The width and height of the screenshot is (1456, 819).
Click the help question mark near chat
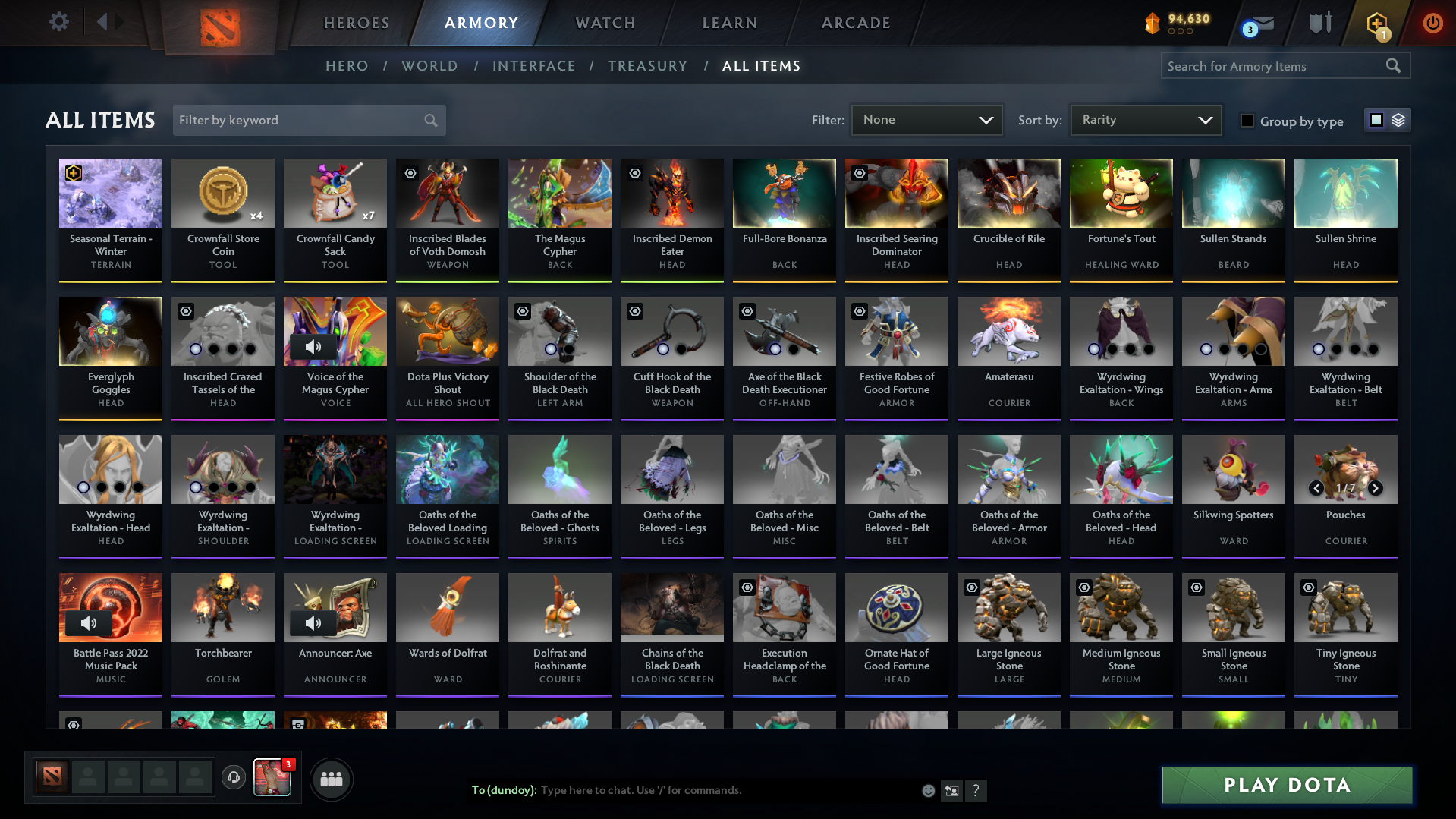(x=976, y=790)
